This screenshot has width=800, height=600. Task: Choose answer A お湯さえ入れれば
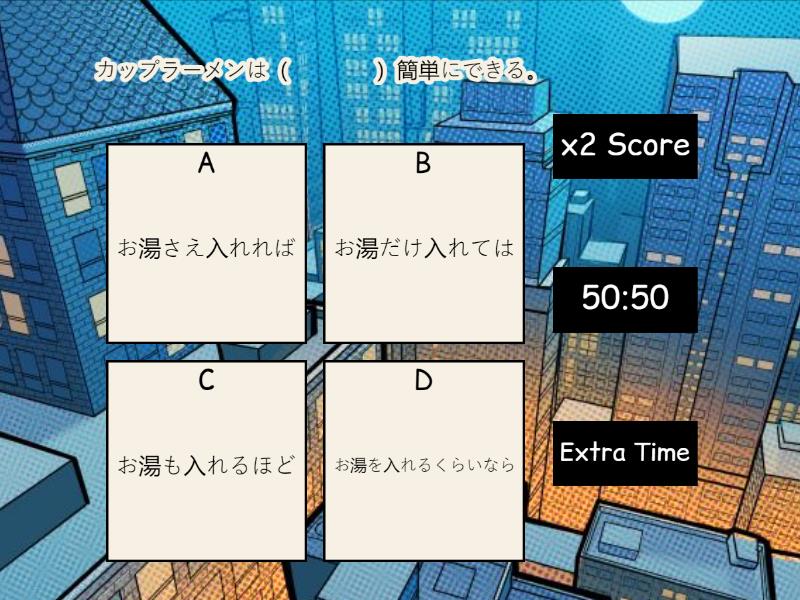[x=206, y=243]
